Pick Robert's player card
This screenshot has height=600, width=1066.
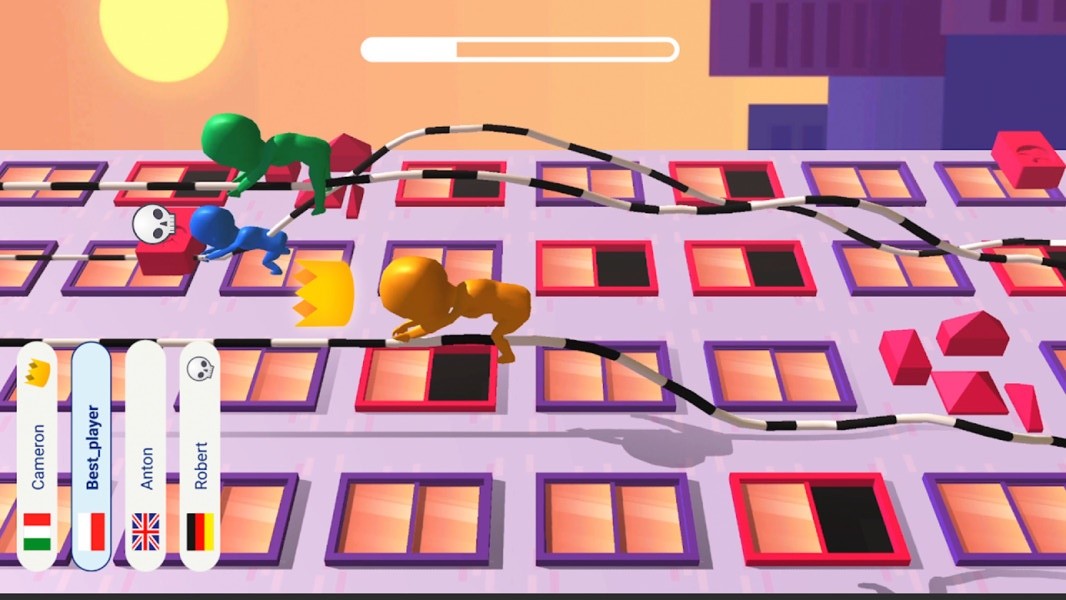200,457
